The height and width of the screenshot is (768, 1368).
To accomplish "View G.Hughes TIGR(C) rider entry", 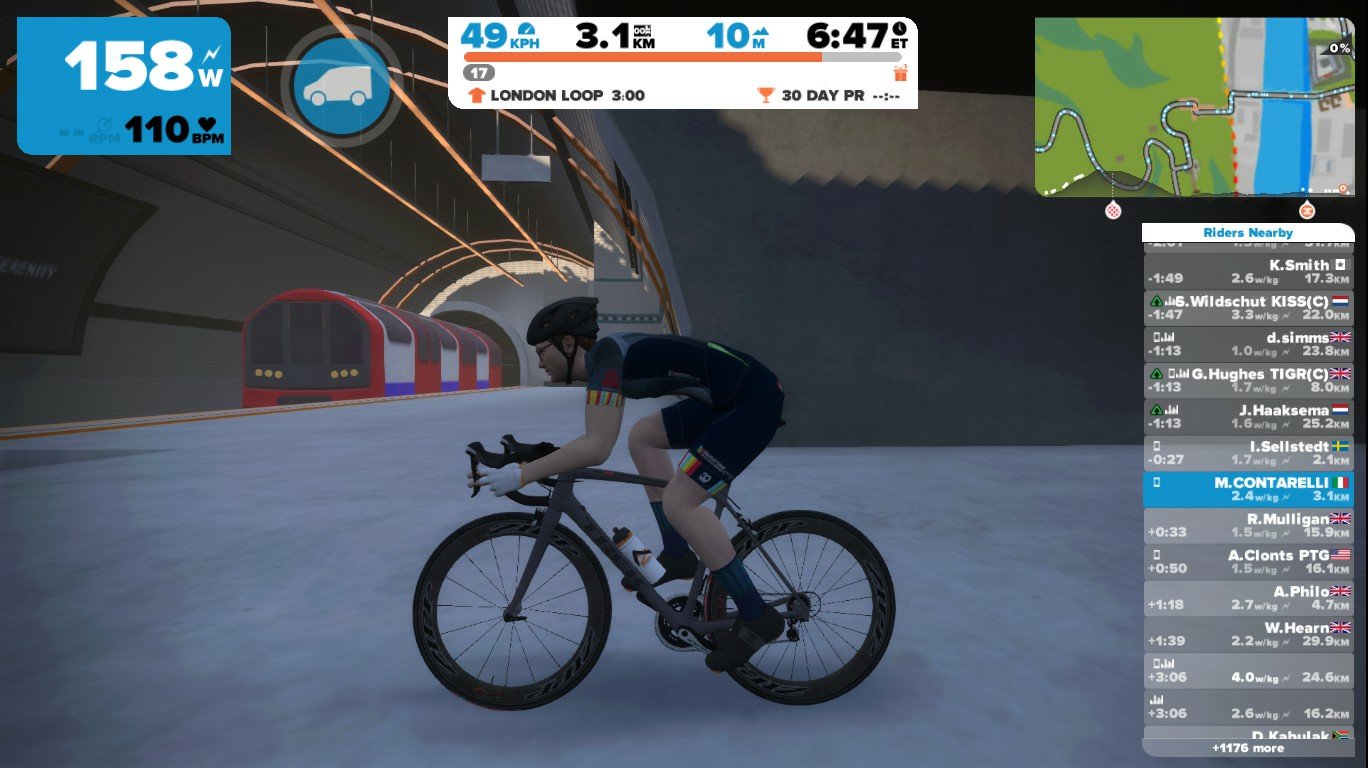I will coord(1247,380).
